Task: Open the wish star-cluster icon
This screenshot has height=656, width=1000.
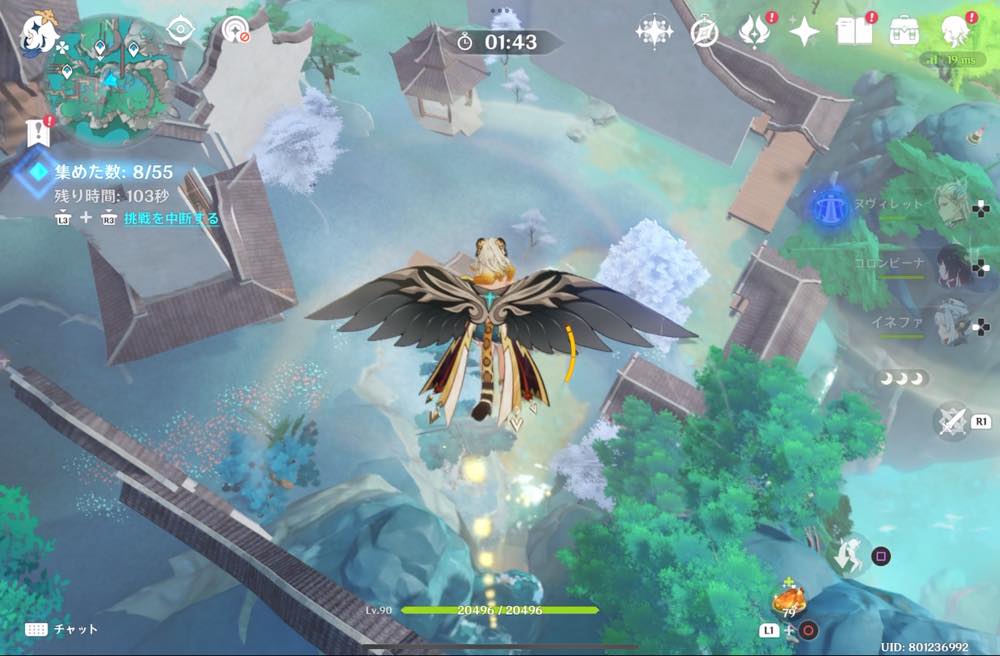Action: coord(653,32)
